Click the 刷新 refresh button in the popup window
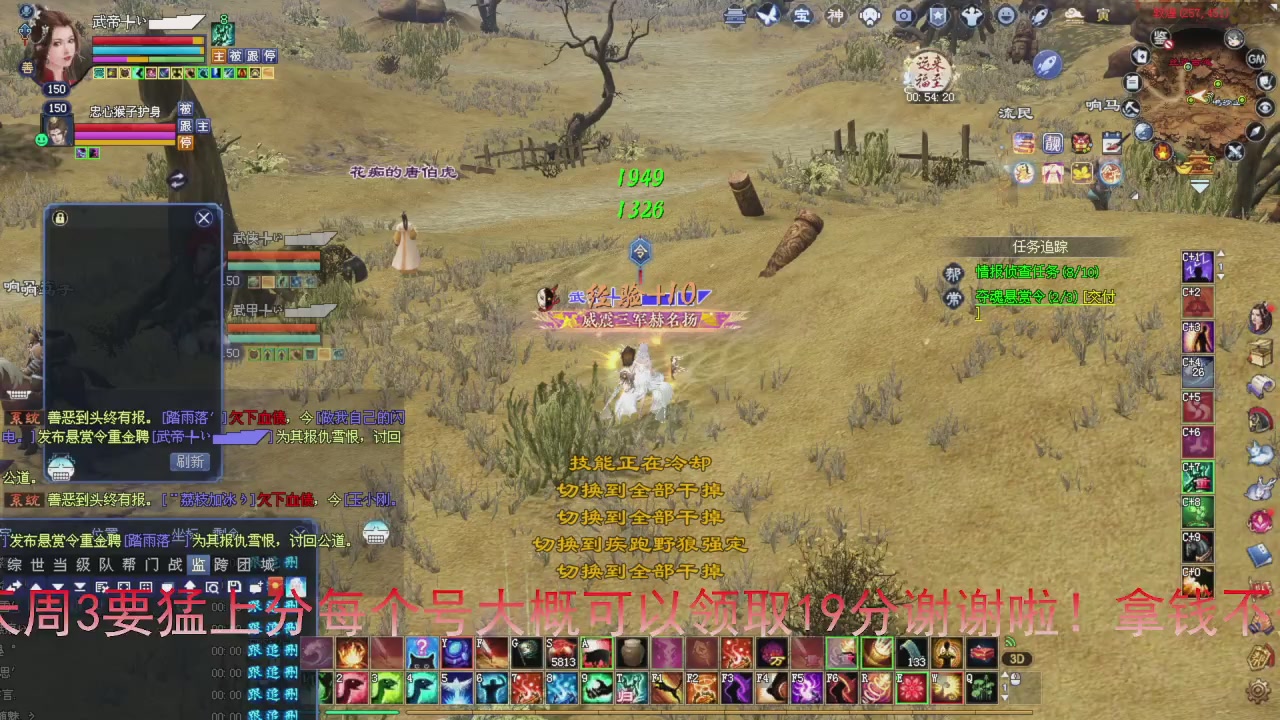The width and height of the screenshot is (1280, 720). click(x=189, y=461)
